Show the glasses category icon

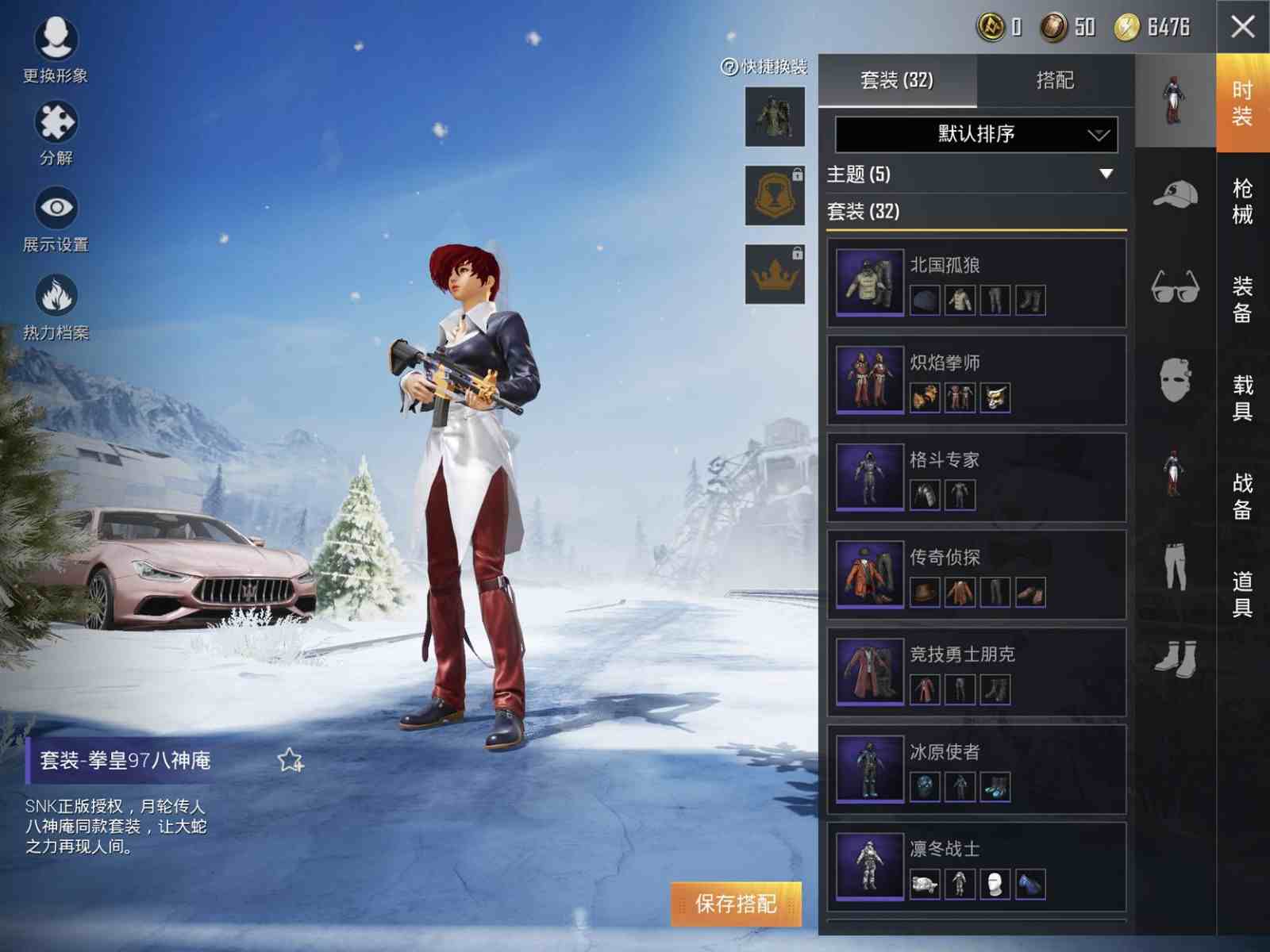(1176, 286)
